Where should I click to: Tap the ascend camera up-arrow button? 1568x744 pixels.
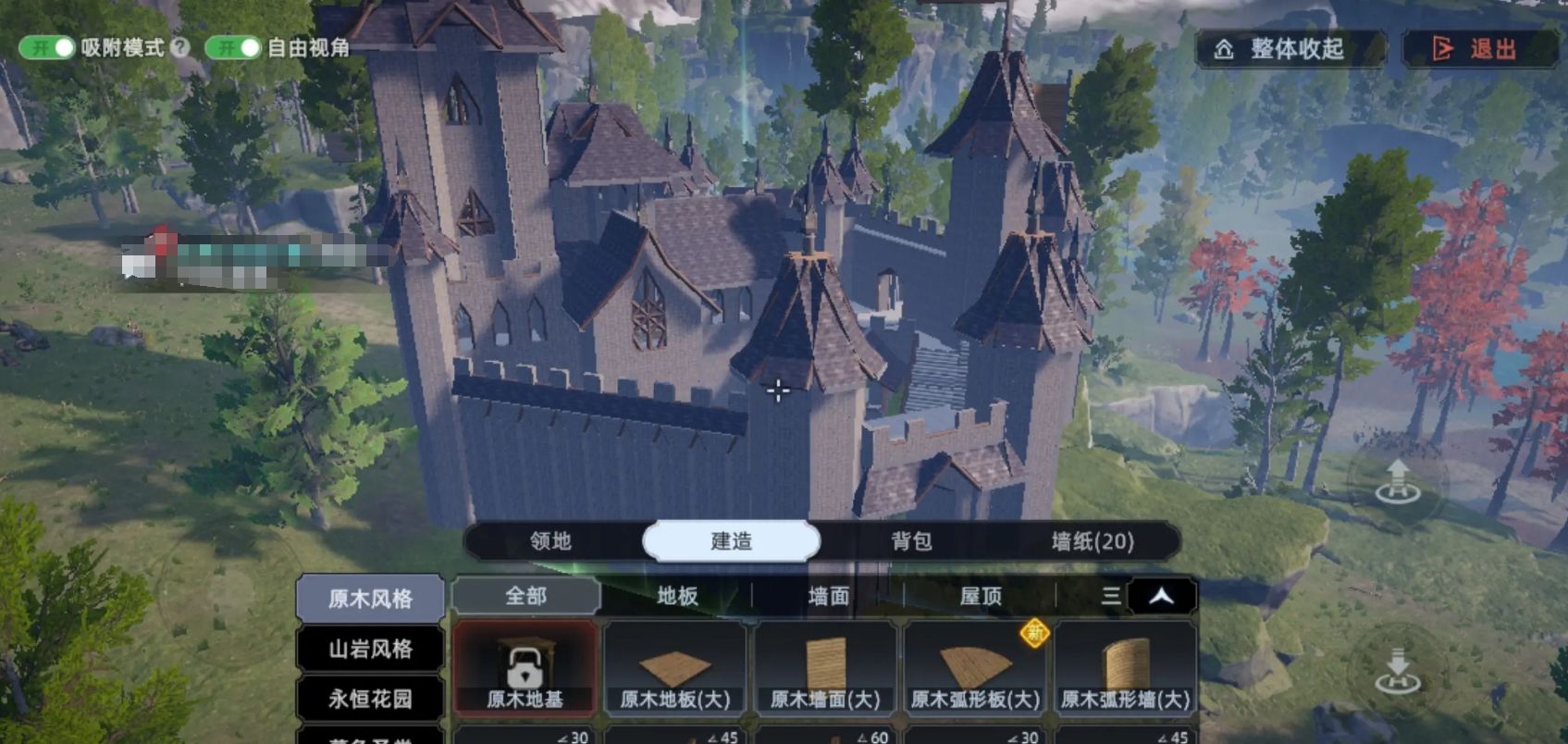(1397, 481)
